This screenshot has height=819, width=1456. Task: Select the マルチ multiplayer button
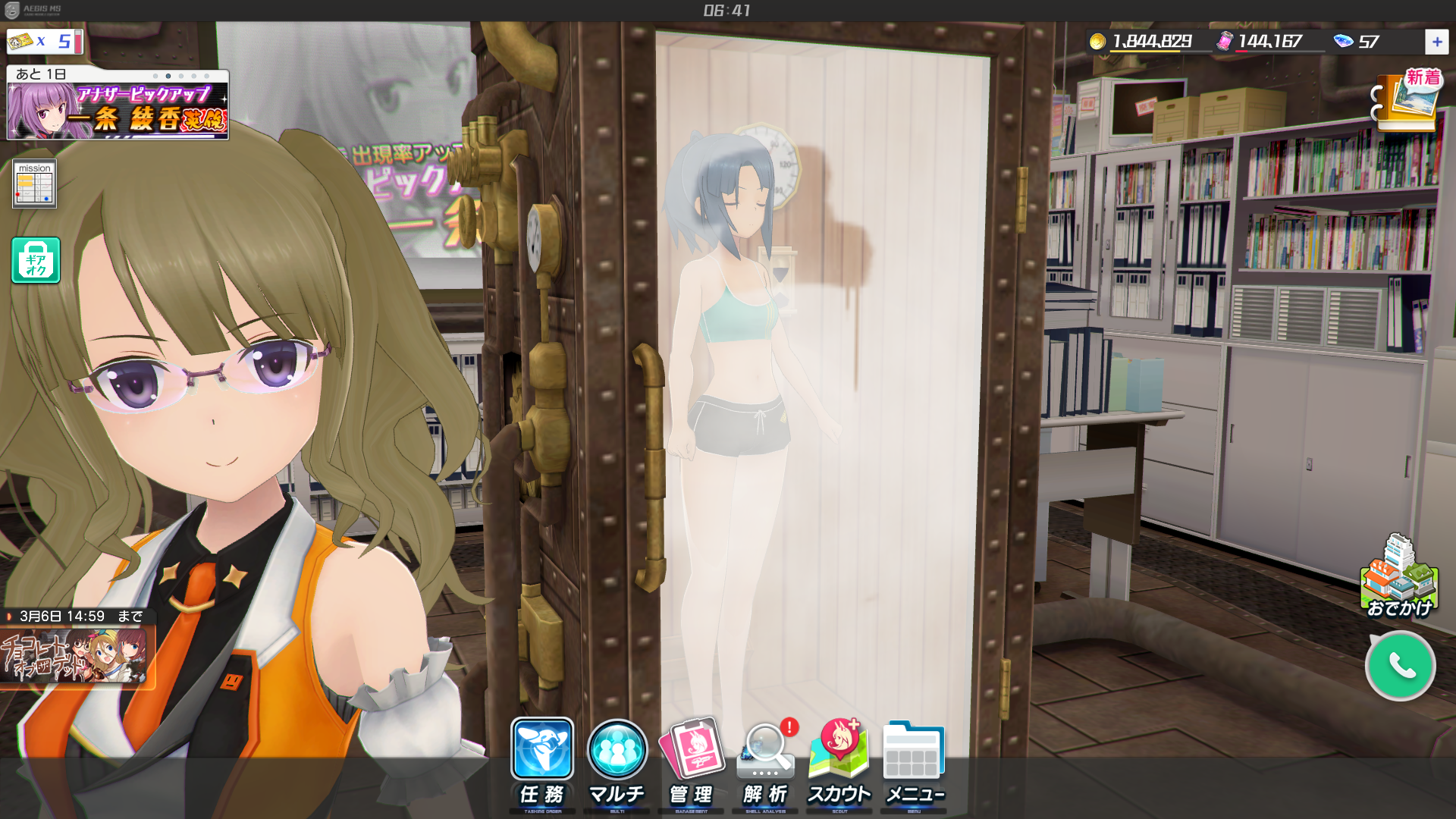617,762
